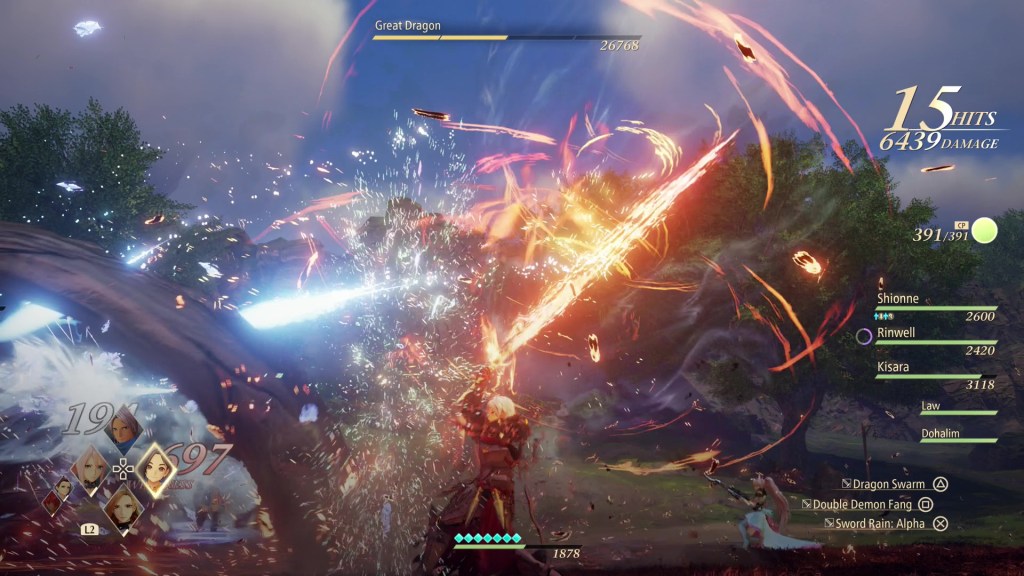The width and height of the screenshot is (1024, 576).
Task: Trigger the pink-haired Shionne boost portrait
Action: click(x=90, y=468)
